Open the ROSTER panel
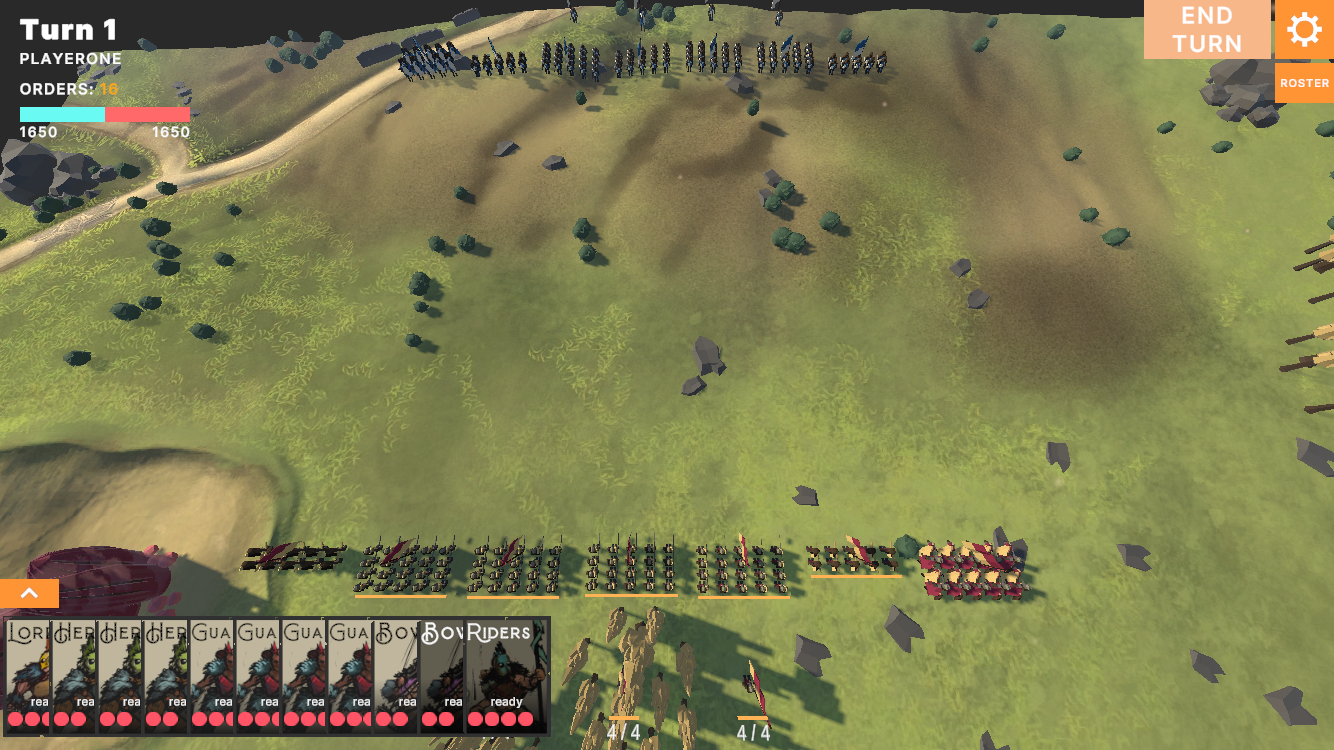Image resolution: width=1334 pixels, height=750 pixels. 1304,83
